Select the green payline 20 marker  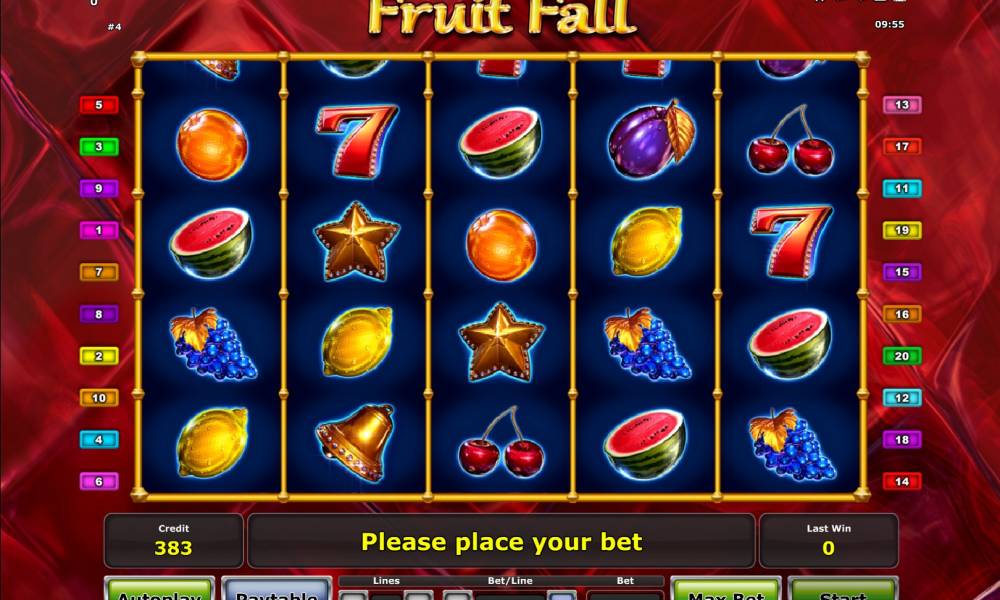point(901,356)
